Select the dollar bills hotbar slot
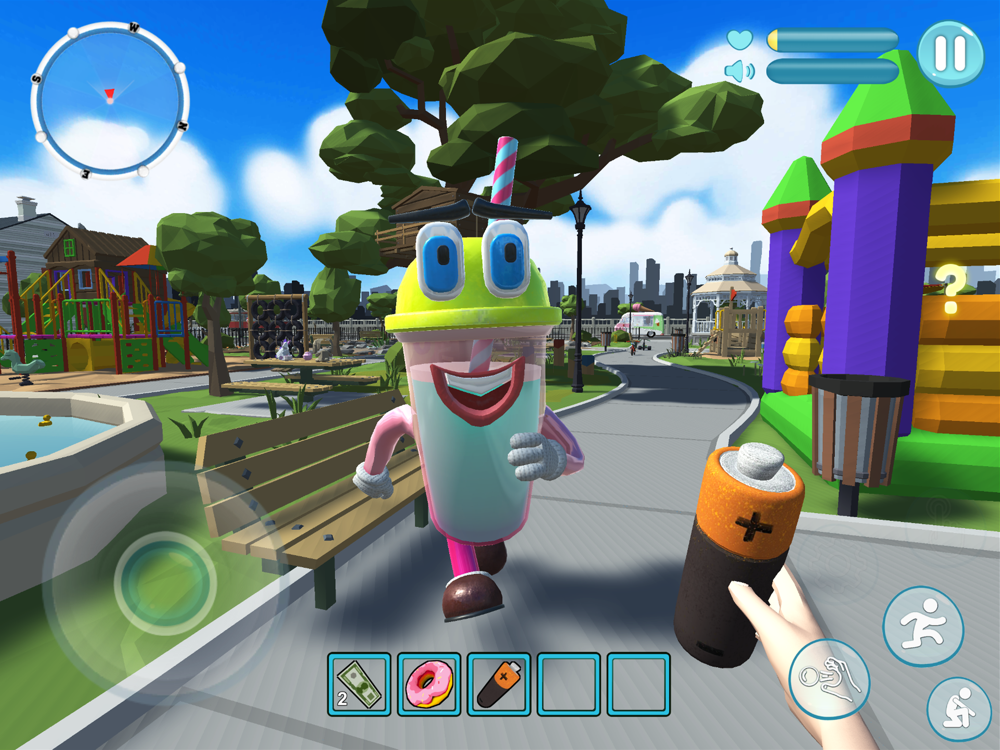This screenshot has height=750, width=1000. coord(359,685)
